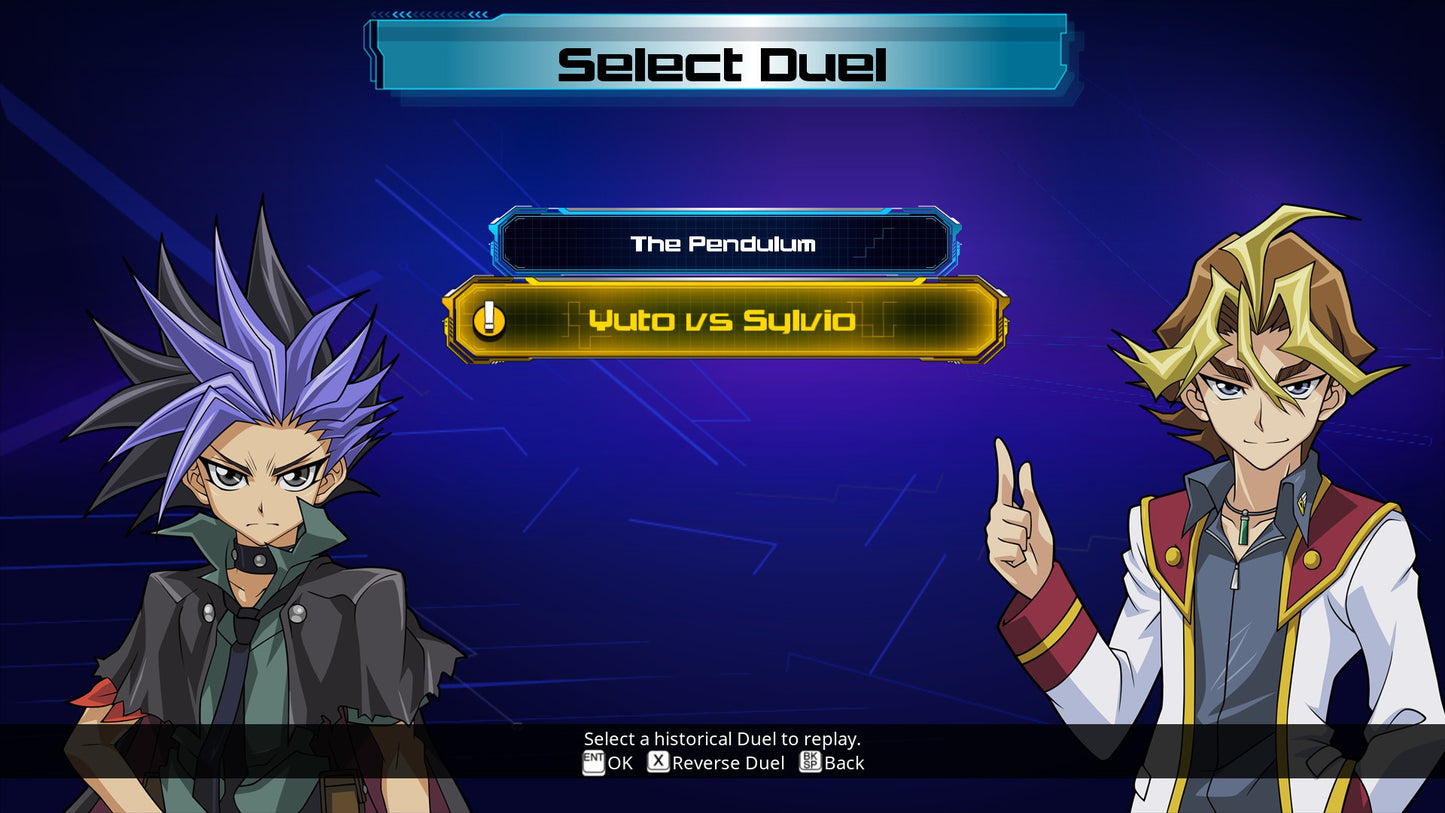1445x813 pixels.
Task: Click the Back option
Action: click(843, 763)
